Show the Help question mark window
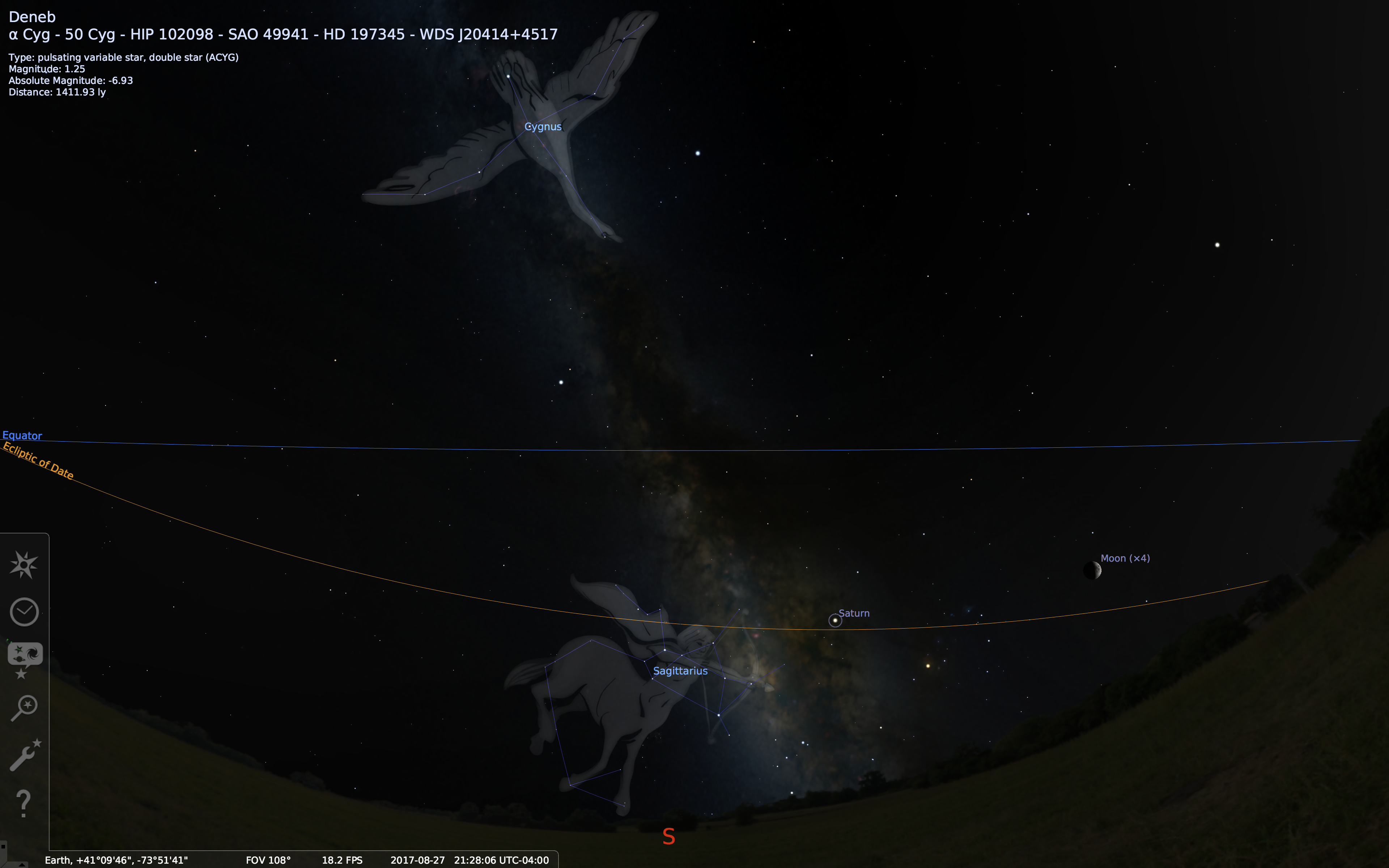The image size is (1389, 868). pyautogui.click(x=23, y=803)
